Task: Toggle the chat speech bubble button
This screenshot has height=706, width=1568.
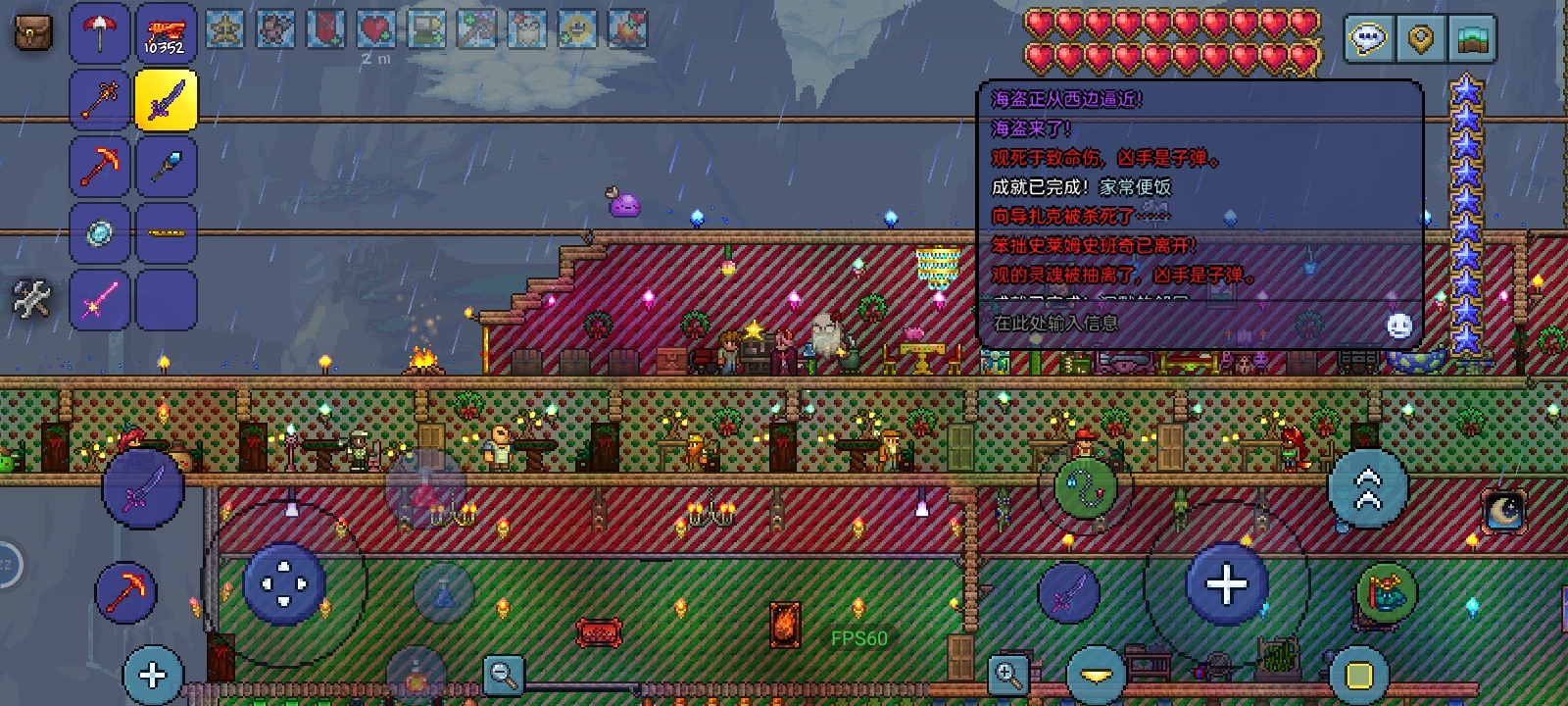Action: click(1368, 39)
